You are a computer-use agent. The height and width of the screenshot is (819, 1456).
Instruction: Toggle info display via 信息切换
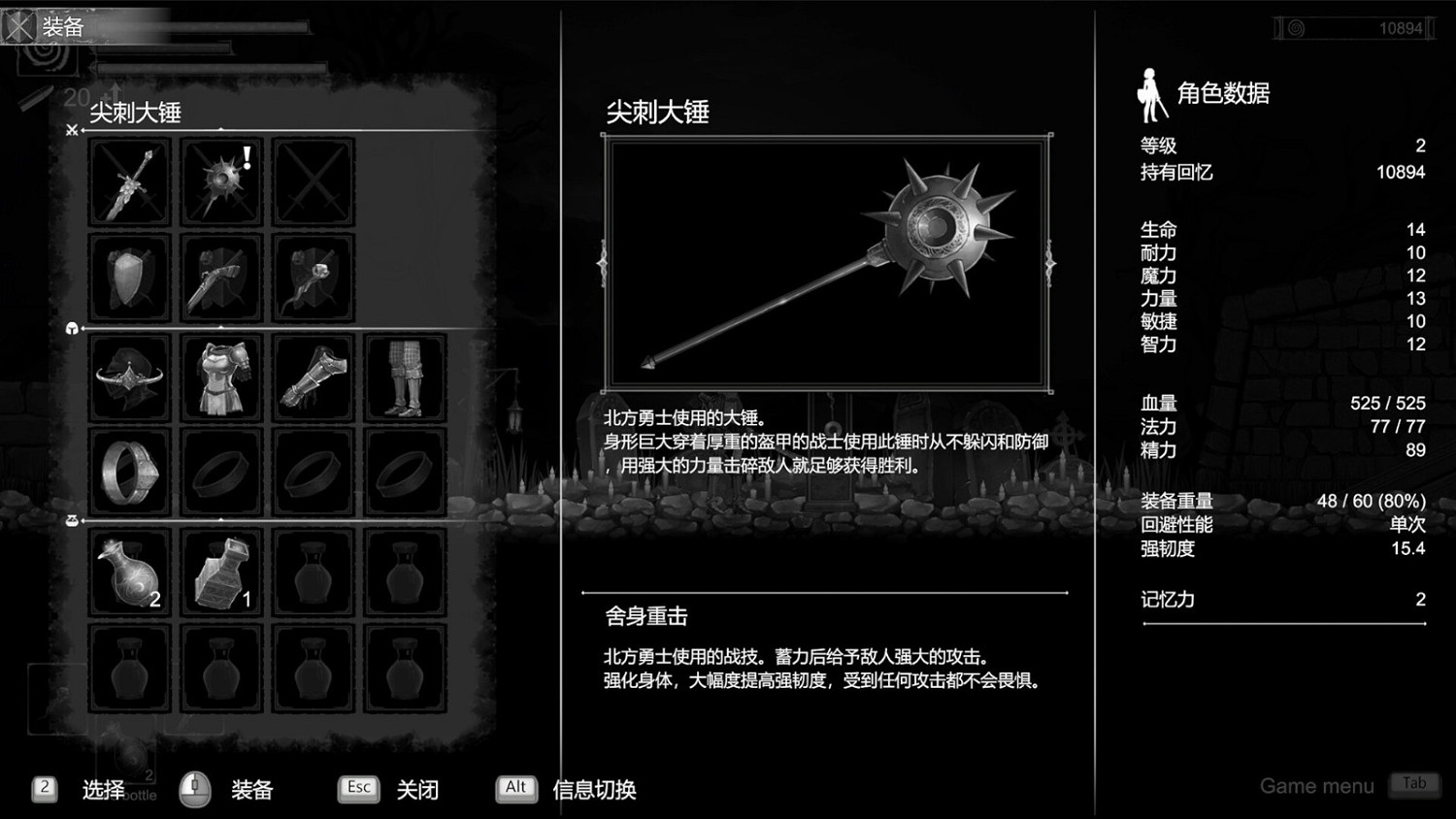tap(593, 791)
